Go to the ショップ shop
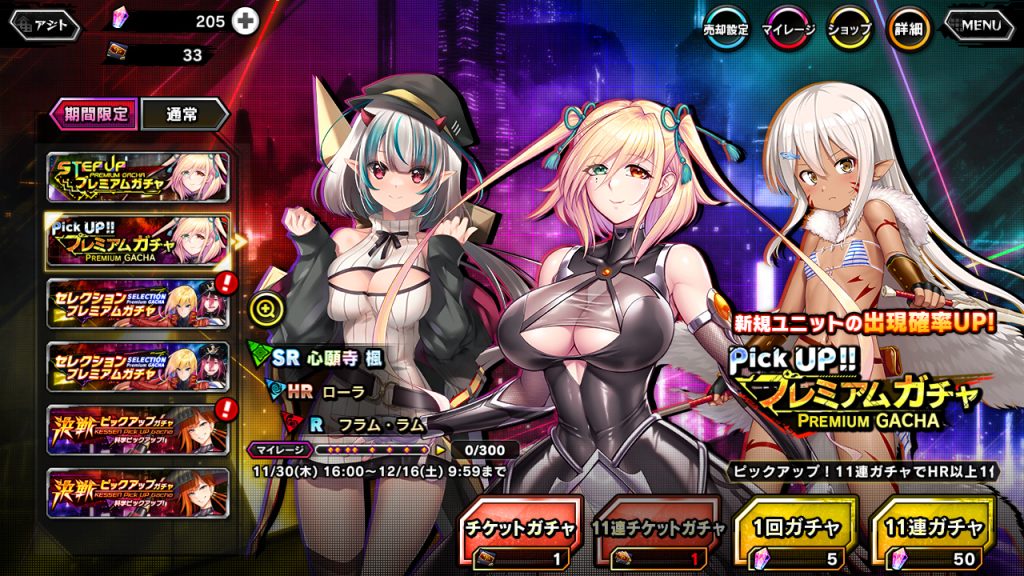The image size is (1024, 576). tap(849, 30)
